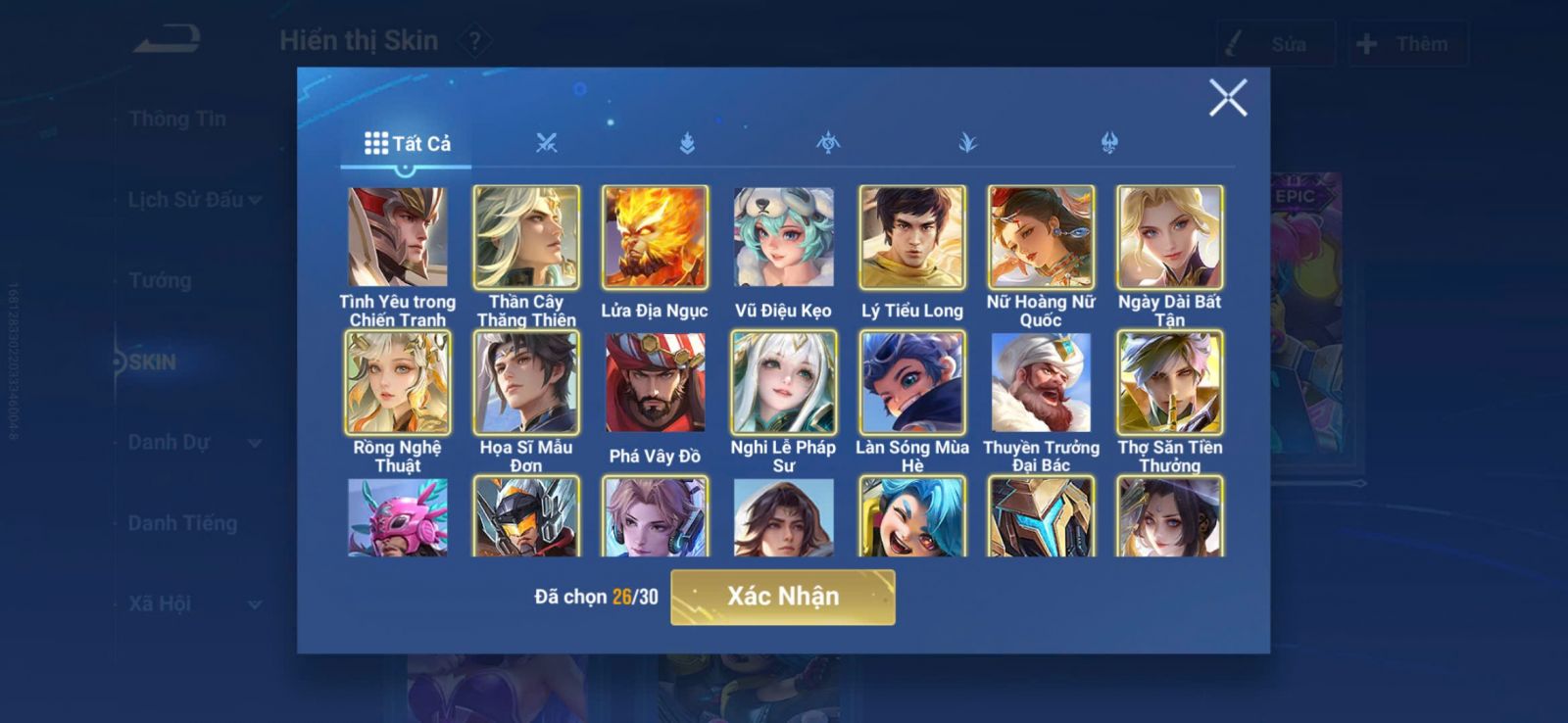The width and height of the screenshot is (1568, 723).
Task: Choose the Tình Yêu trong Chiến Tranh skin
Action: (x=398, y=237)
